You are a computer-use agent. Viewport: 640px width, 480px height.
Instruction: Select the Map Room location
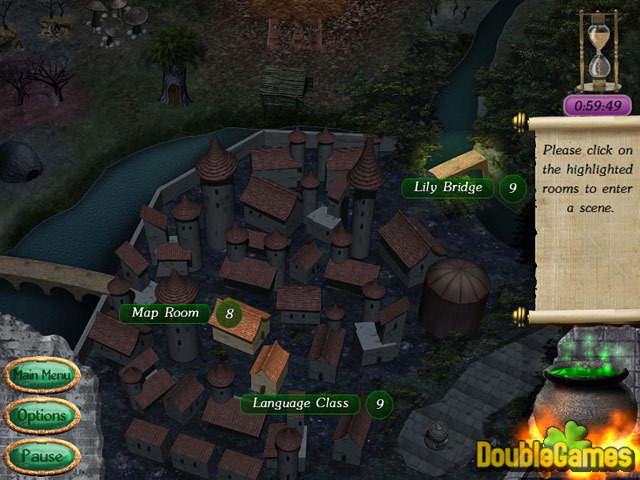tap(165, 313)
